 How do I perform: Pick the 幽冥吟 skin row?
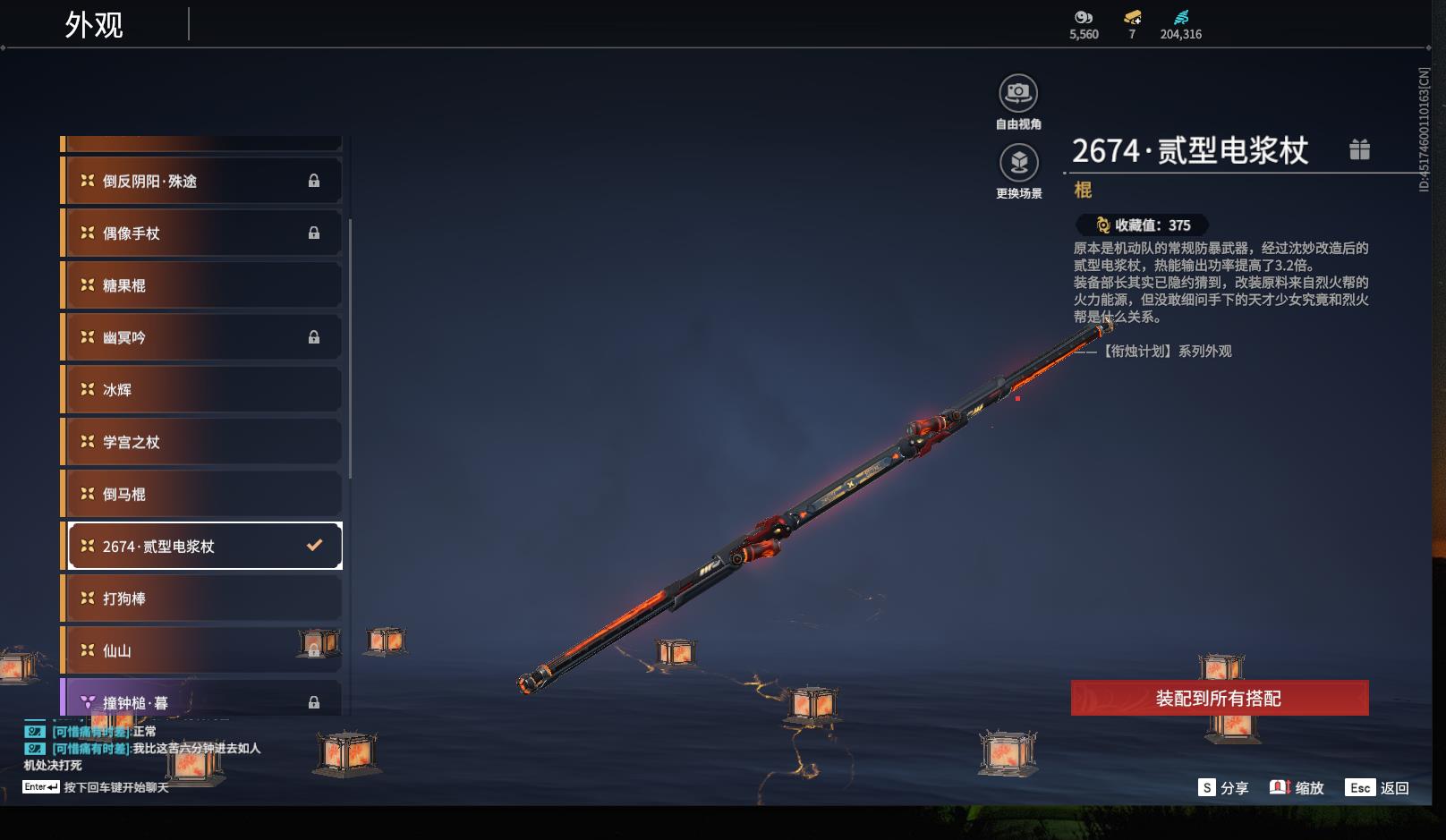[202, 337]
